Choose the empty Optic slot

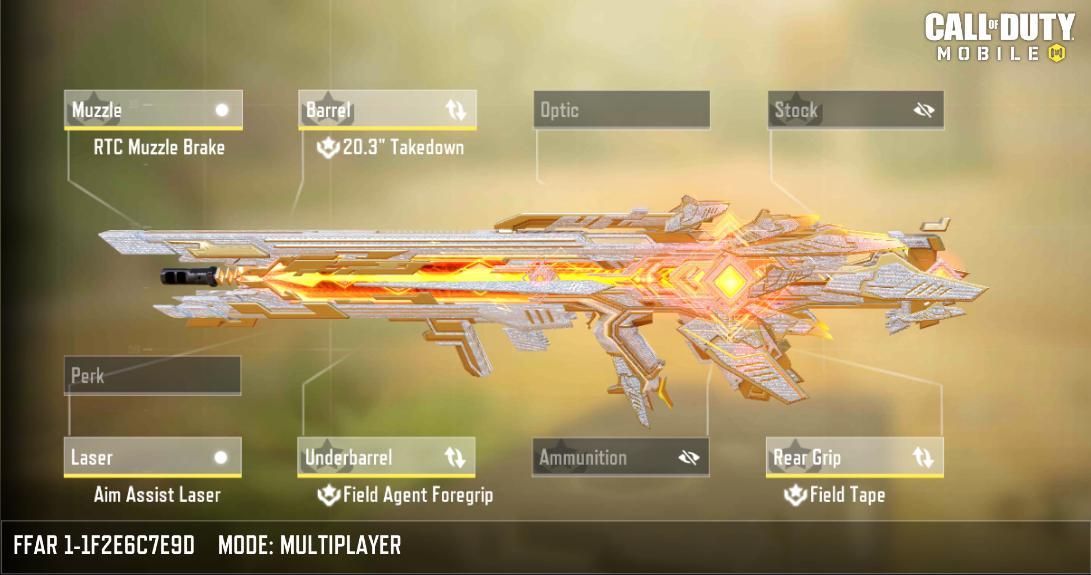tap(621, 110)
